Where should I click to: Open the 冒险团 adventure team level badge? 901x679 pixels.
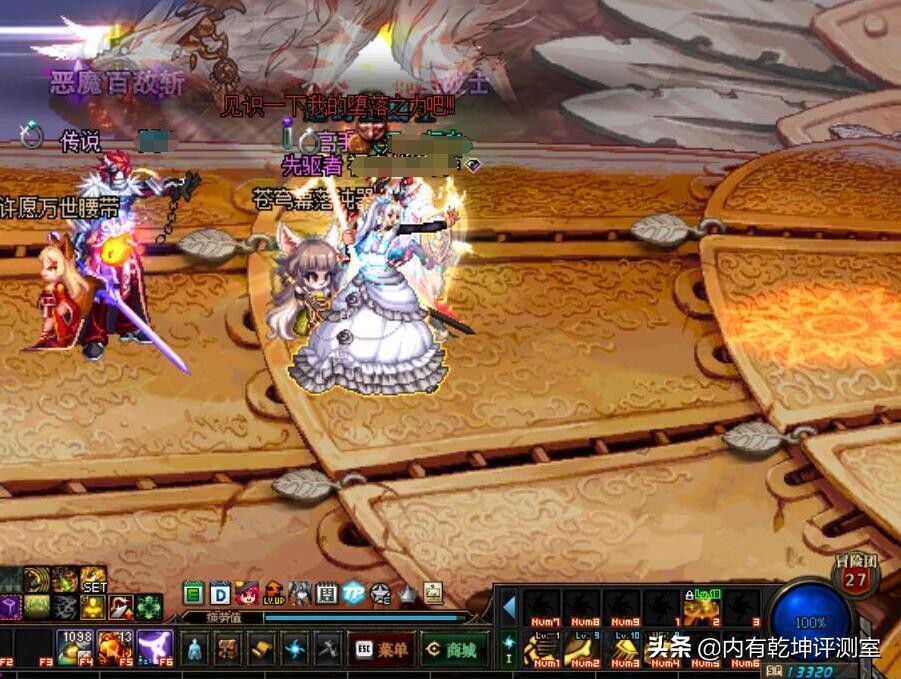(856, 576)
